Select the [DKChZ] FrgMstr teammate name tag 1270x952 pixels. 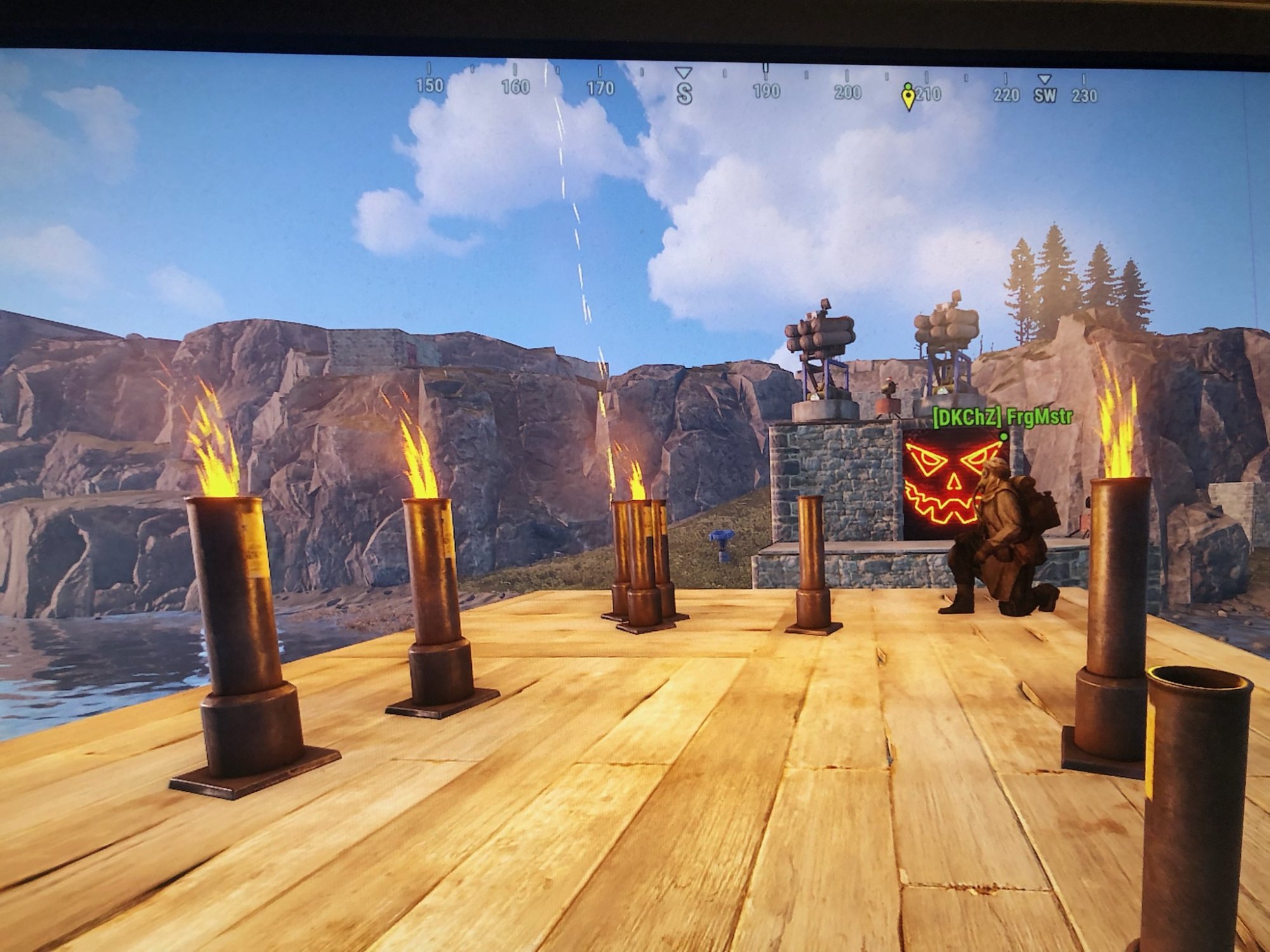1001,417
